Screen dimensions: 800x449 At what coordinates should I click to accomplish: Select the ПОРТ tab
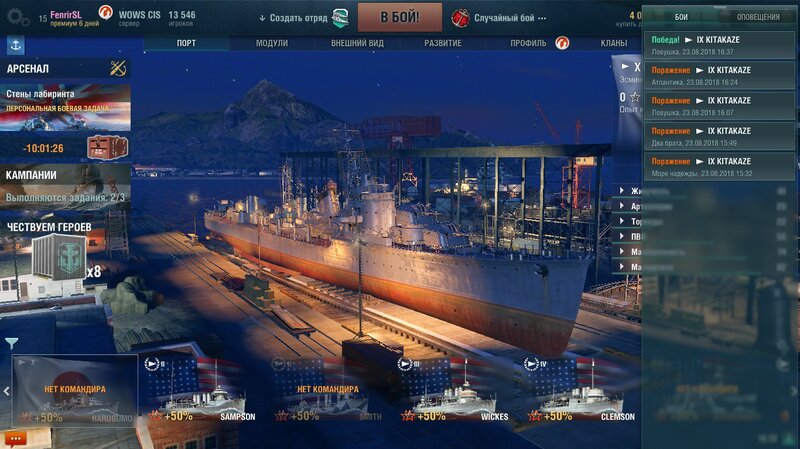[x=186, y=43]
